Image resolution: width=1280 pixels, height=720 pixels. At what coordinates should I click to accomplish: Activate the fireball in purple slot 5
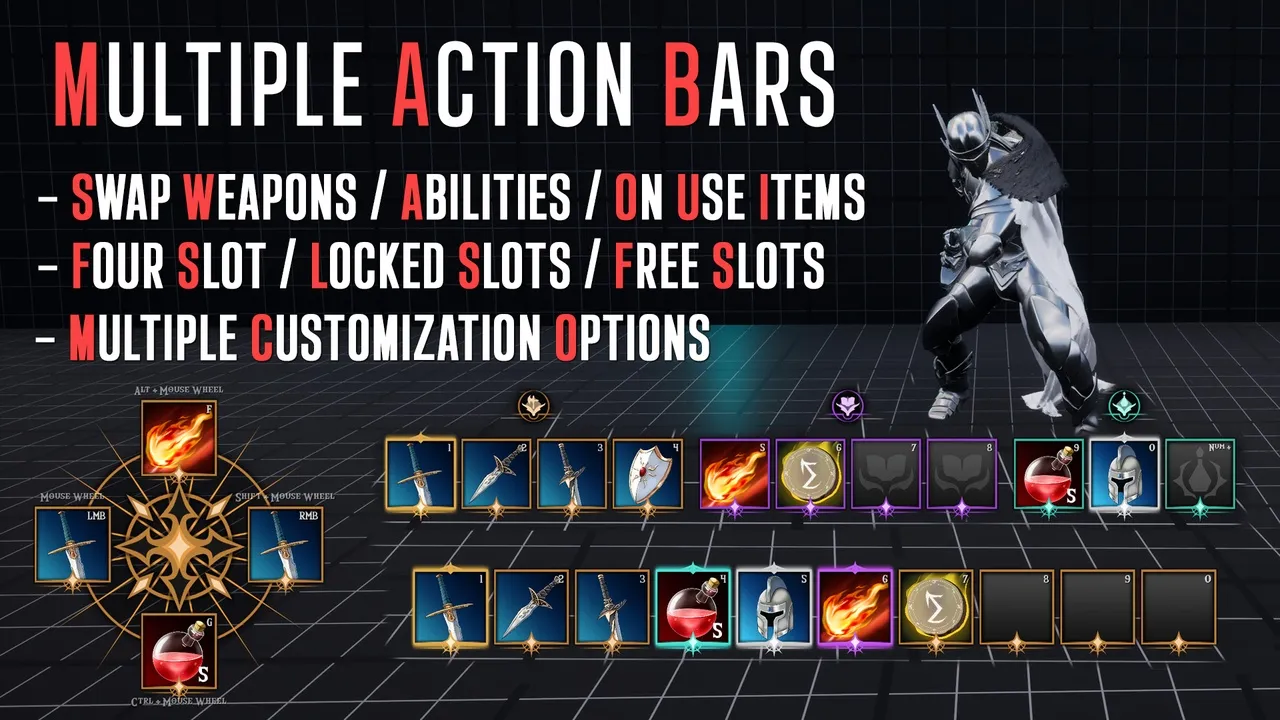pyautogui.click(x=734, y=473)
